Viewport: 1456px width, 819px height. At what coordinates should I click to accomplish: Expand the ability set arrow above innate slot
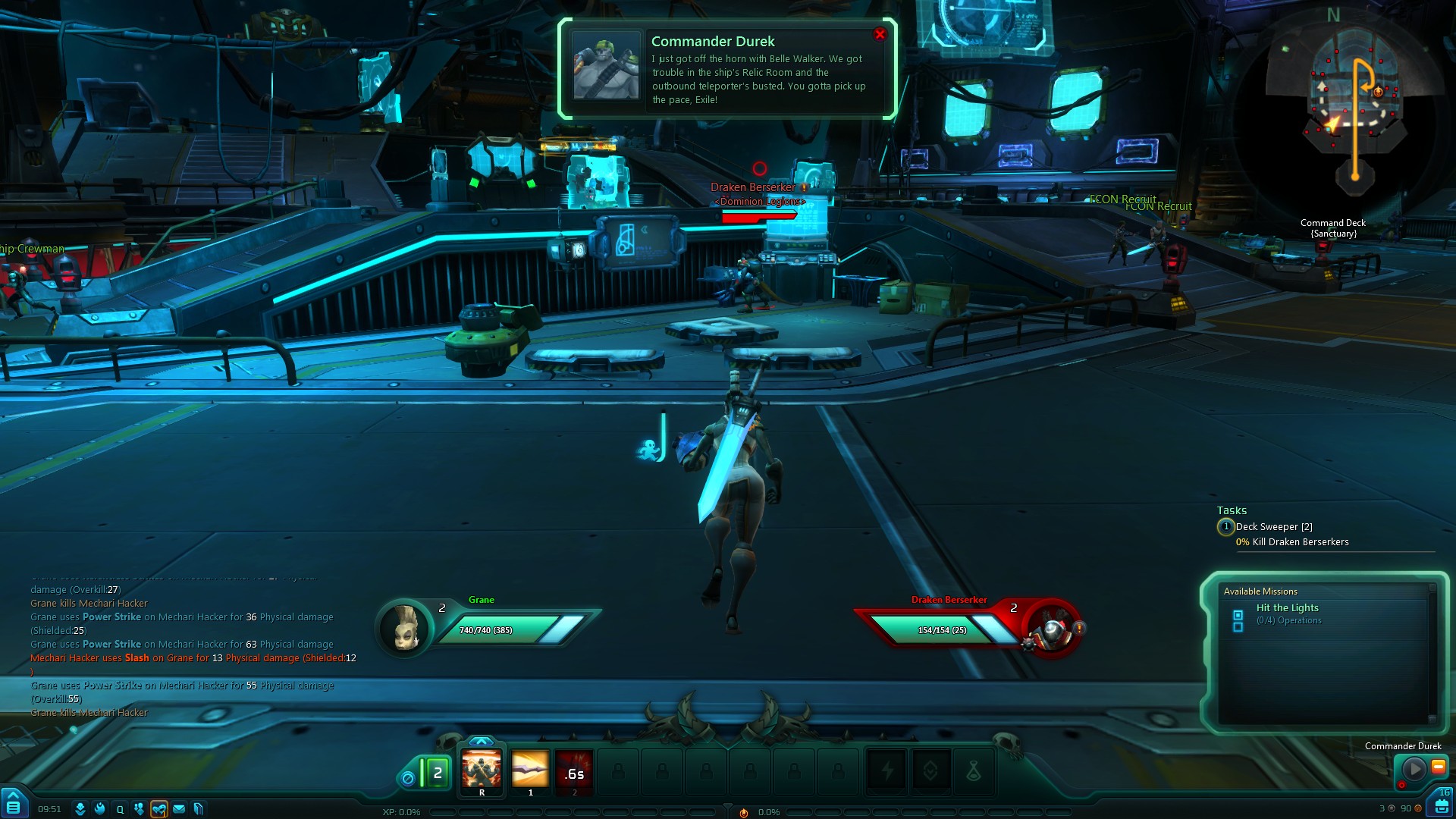(x=482, y=741)
